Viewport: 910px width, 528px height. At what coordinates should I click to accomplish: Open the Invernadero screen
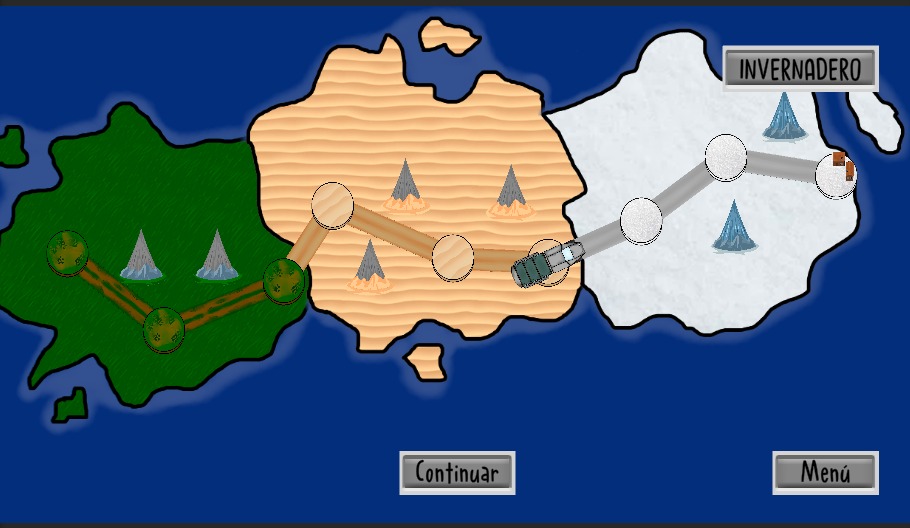800,69
